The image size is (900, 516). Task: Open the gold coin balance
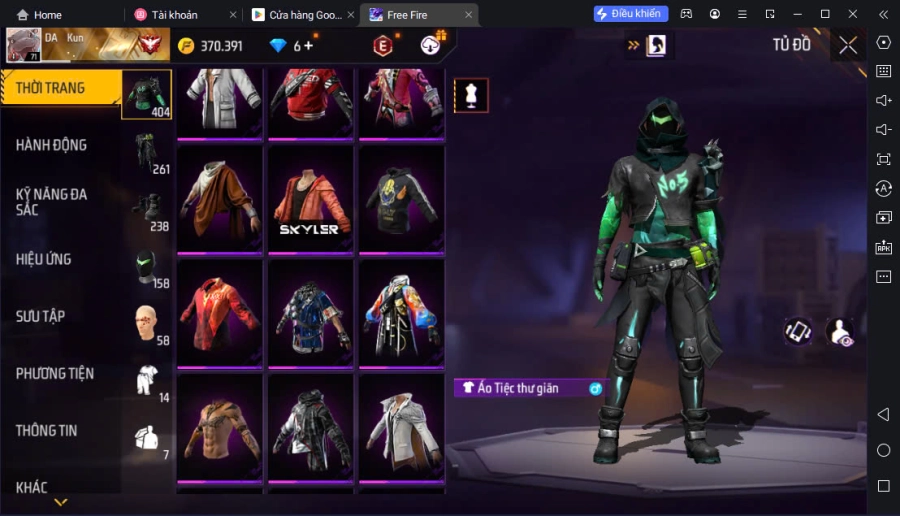(211, 46)
